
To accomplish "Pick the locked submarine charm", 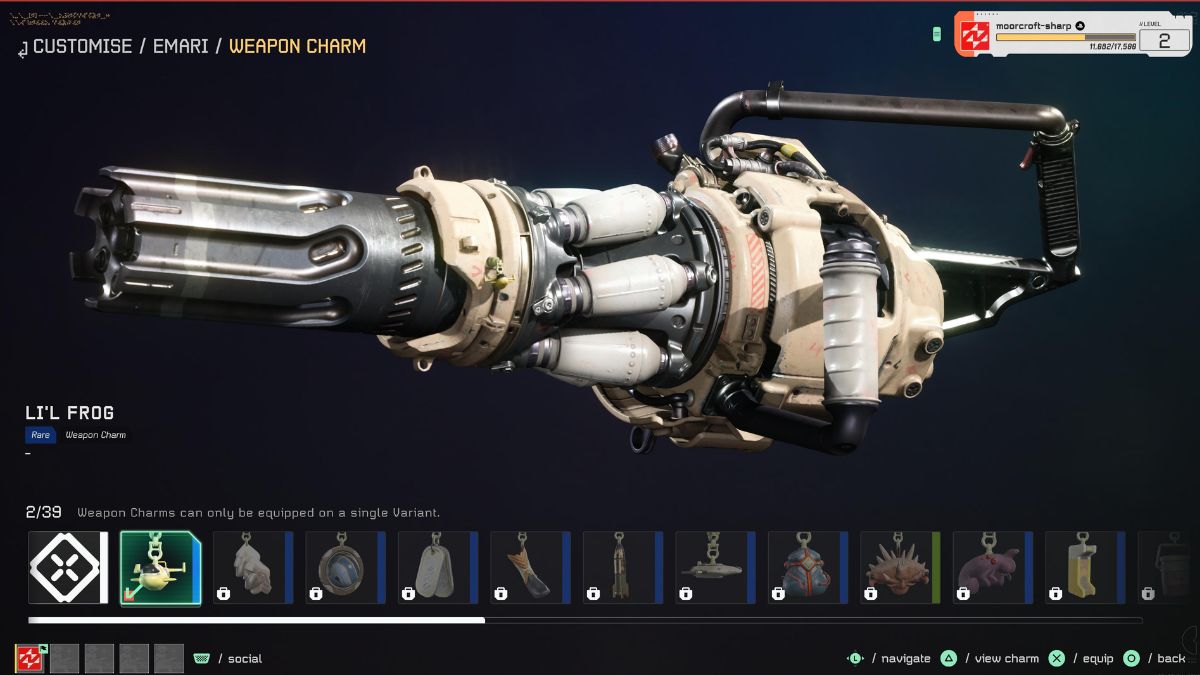I will 715,567.
